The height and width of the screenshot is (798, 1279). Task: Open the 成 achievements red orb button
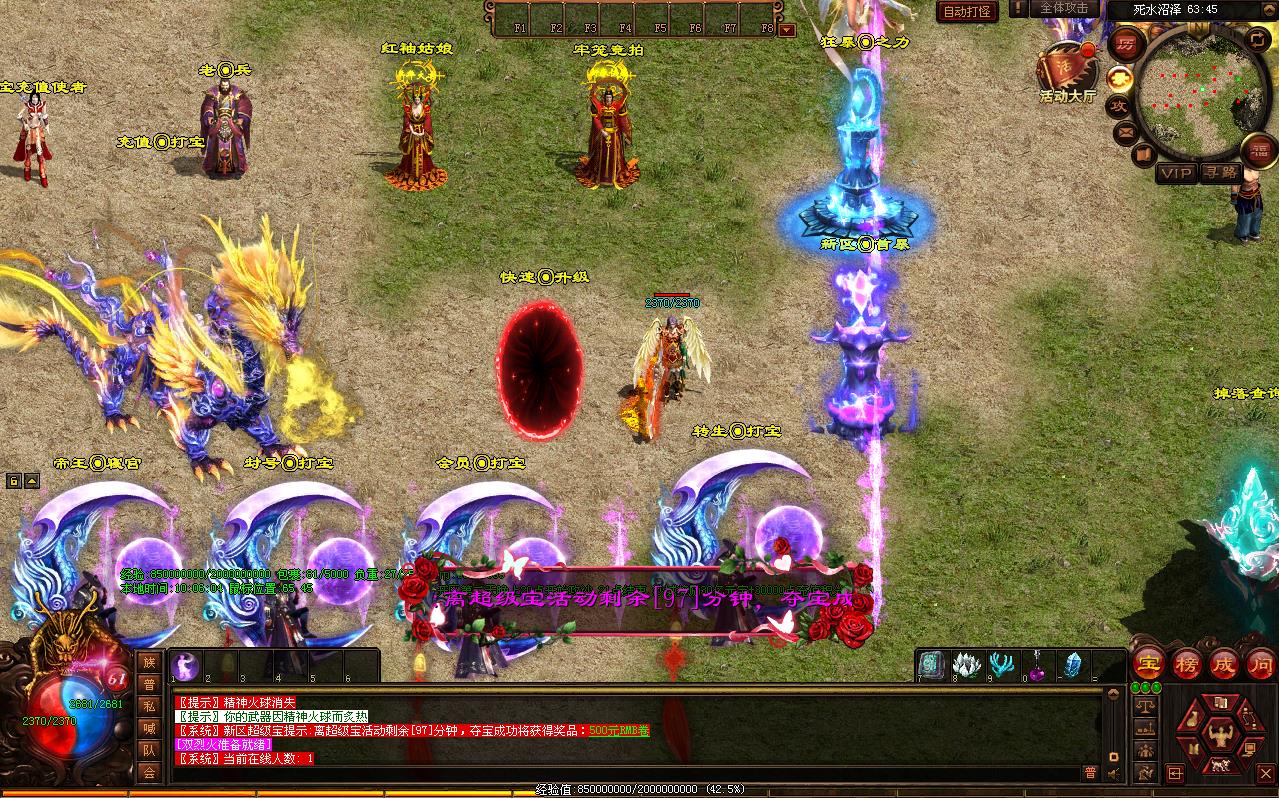click(1224, 664)
